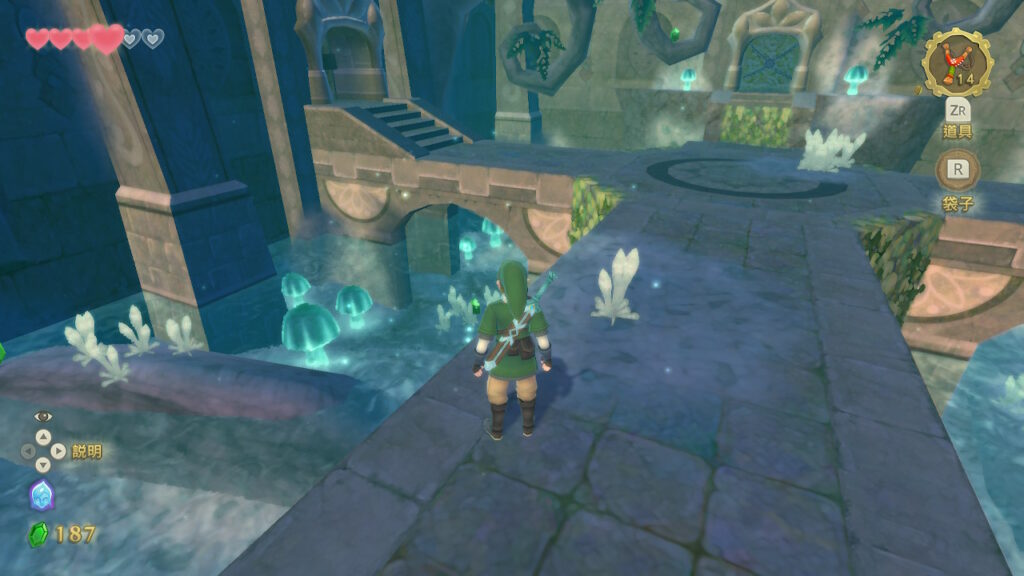This screenshot has width=1024, height=576.
Task: Show the 說明 help panel
Action: pos(86,452)
